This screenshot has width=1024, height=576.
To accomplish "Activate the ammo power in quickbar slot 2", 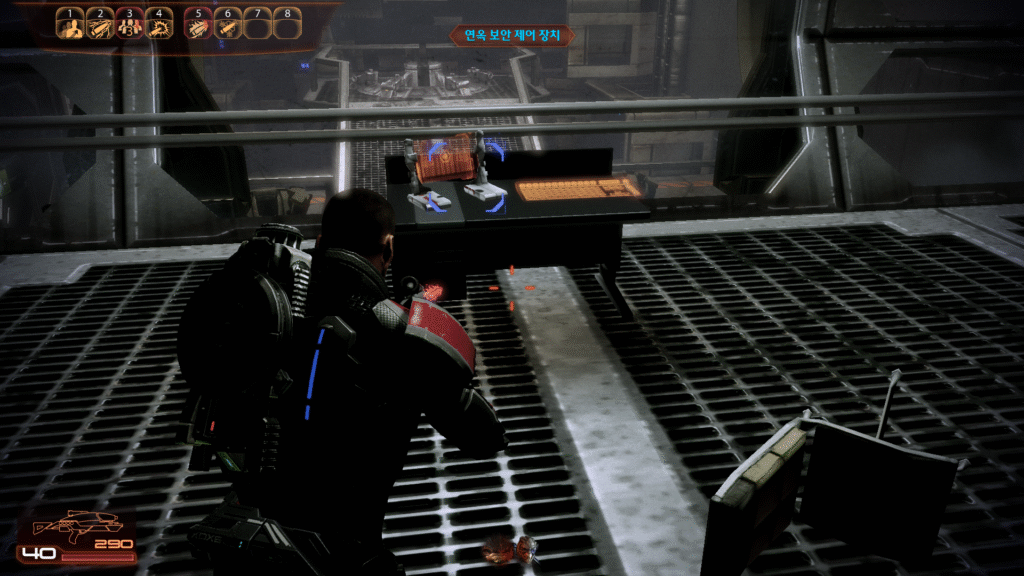I will [x=100, y=27].
